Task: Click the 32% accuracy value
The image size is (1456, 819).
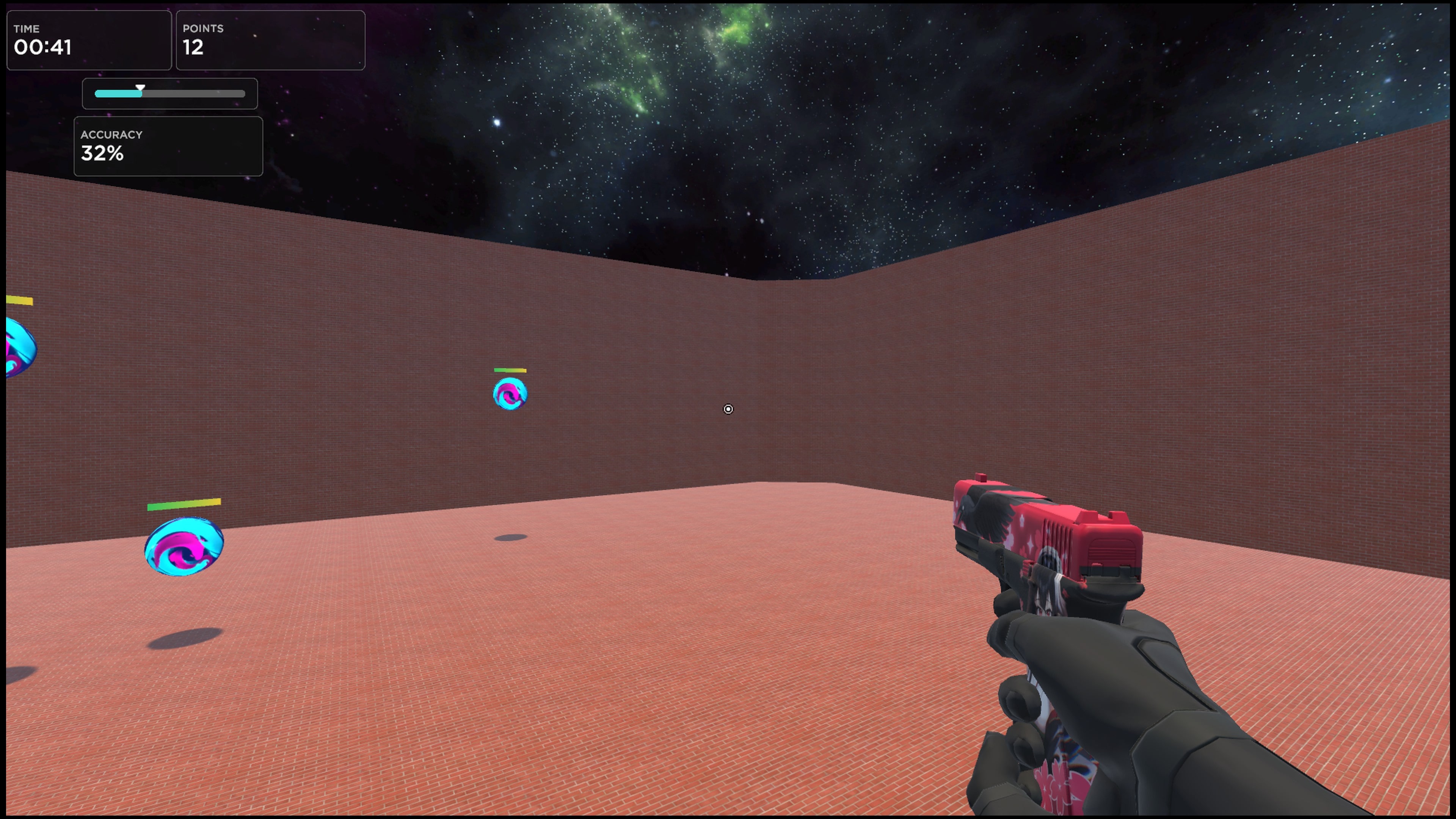Action: click(x=102, y=153)
